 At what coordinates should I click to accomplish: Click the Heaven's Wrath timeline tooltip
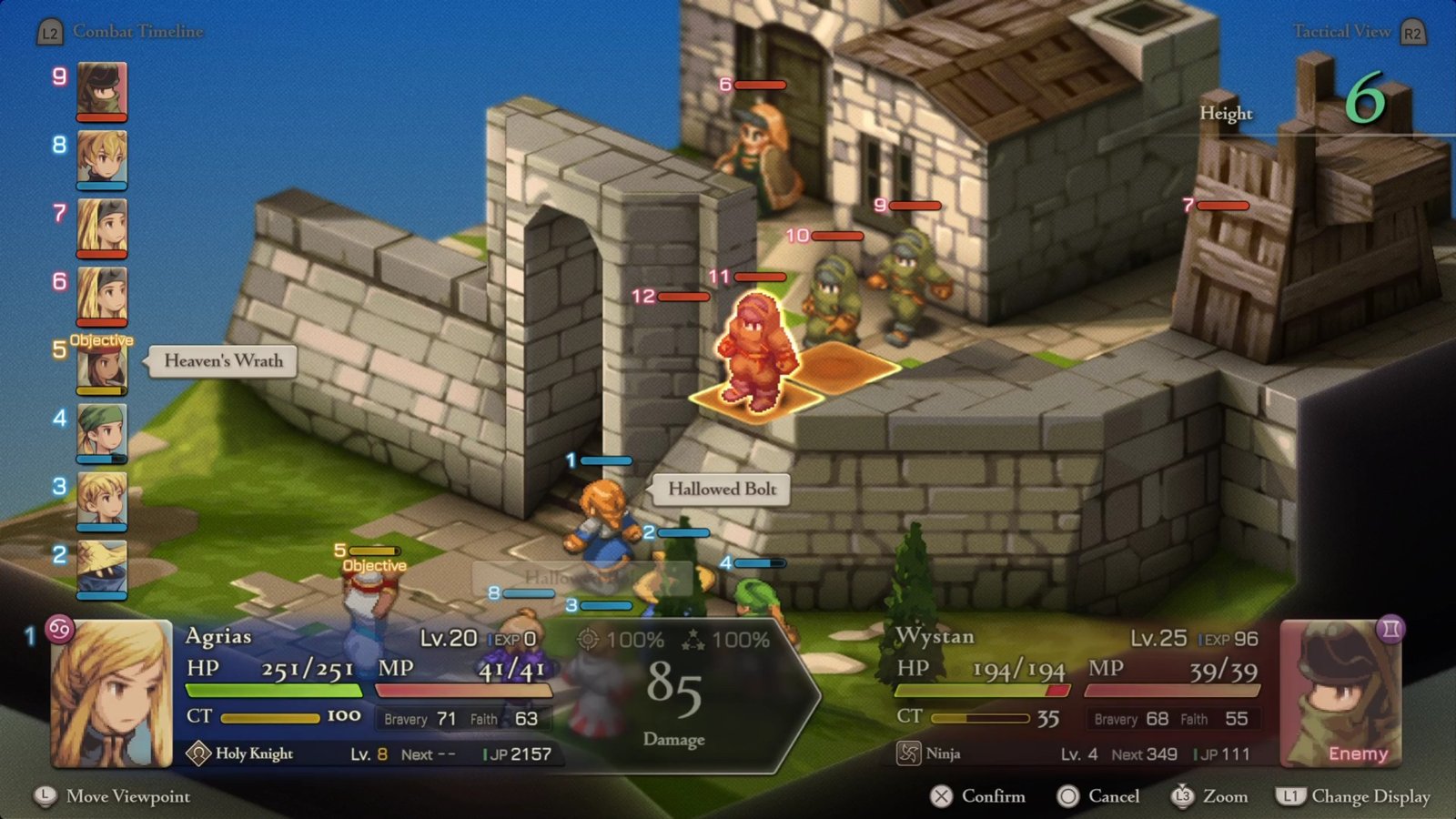point(223,361)
